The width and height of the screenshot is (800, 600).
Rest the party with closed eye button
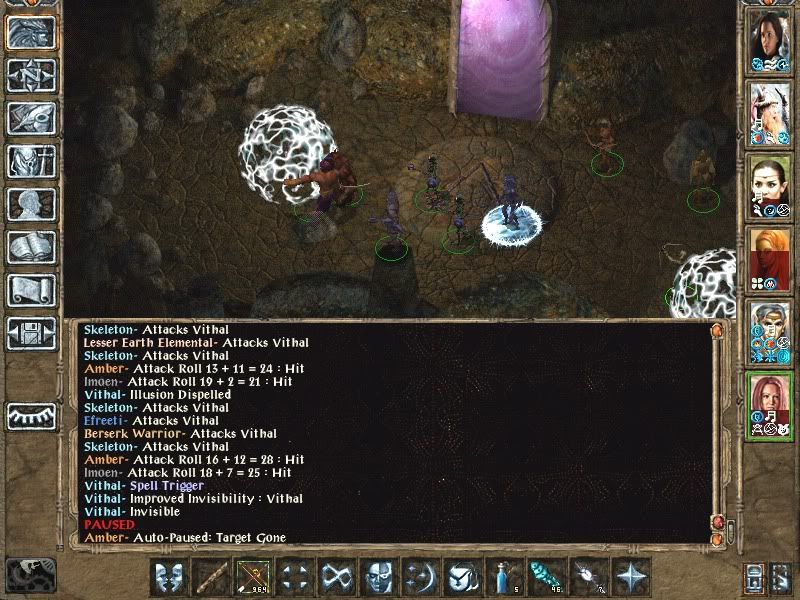click(x=31, y=414)
